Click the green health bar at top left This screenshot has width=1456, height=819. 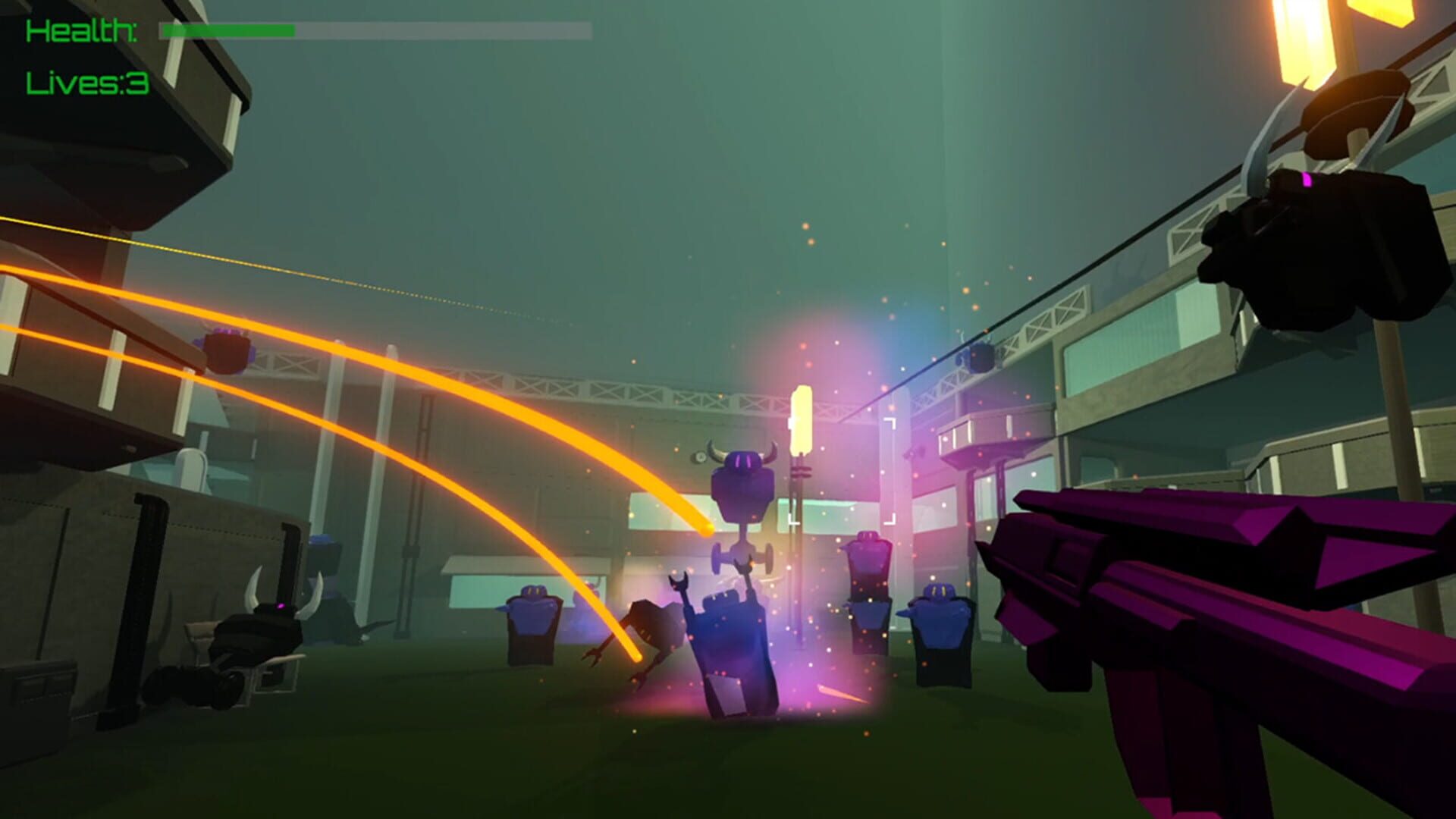[x=227, y=30]
